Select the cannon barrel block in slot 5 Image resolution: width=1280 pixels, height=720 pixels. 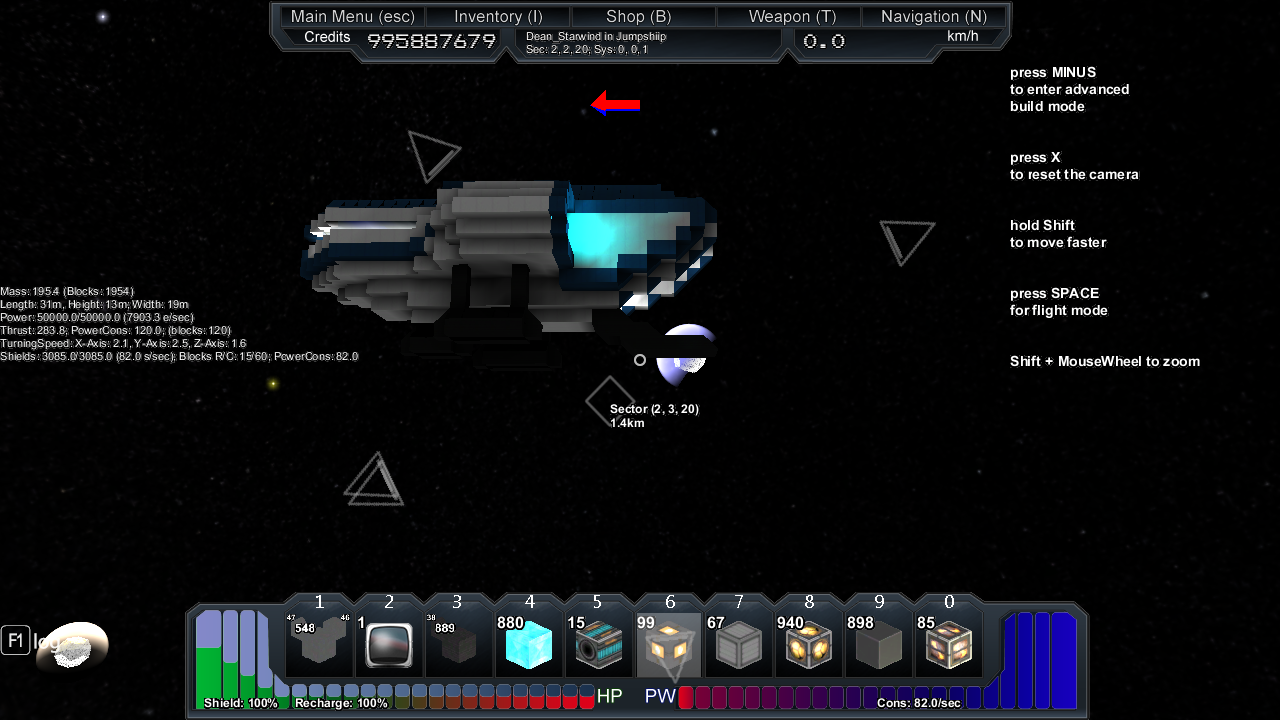(599, 645)
